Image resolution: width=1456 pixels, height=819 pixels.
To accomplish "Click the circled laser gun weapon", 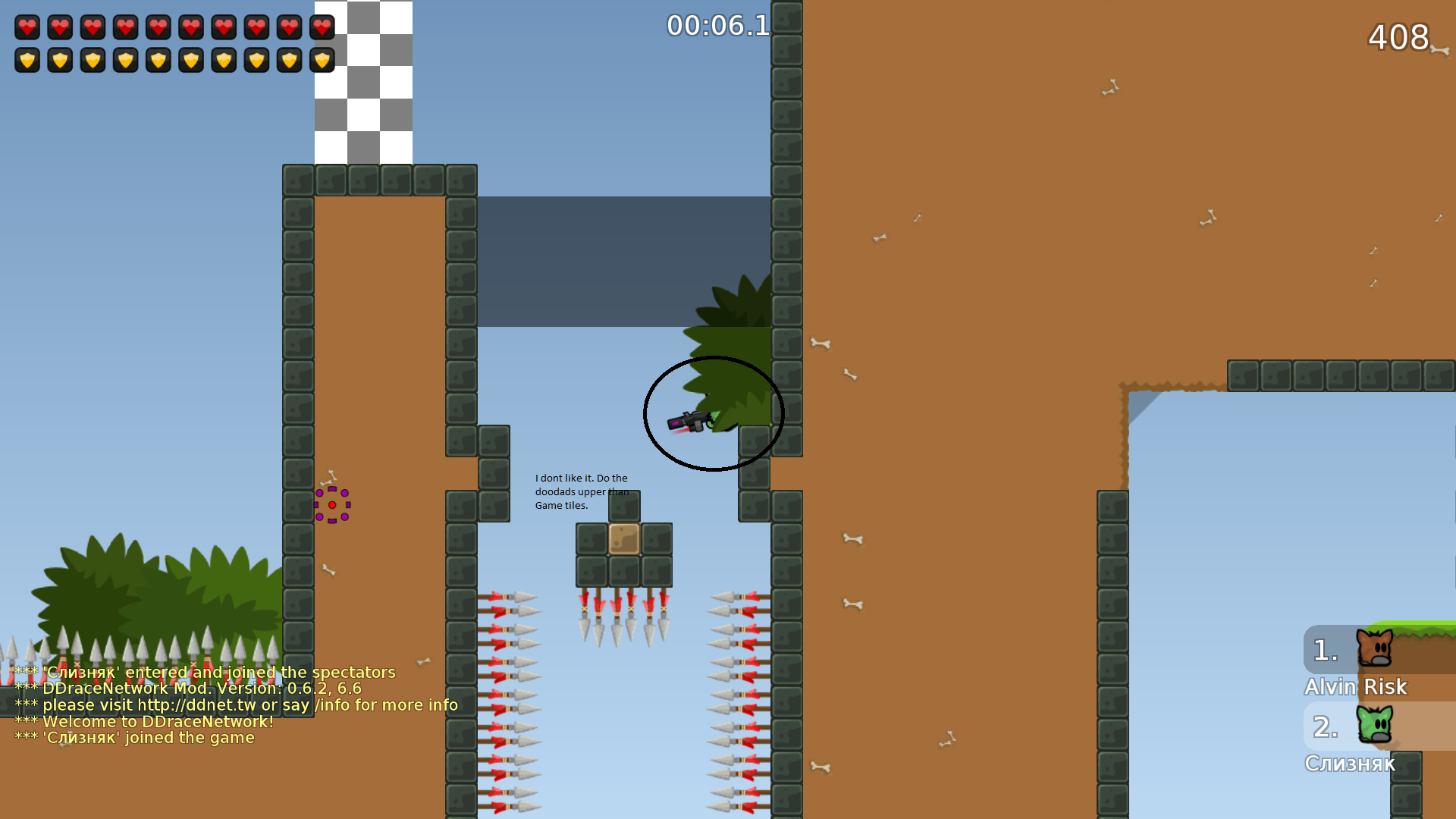I will 690,423.
